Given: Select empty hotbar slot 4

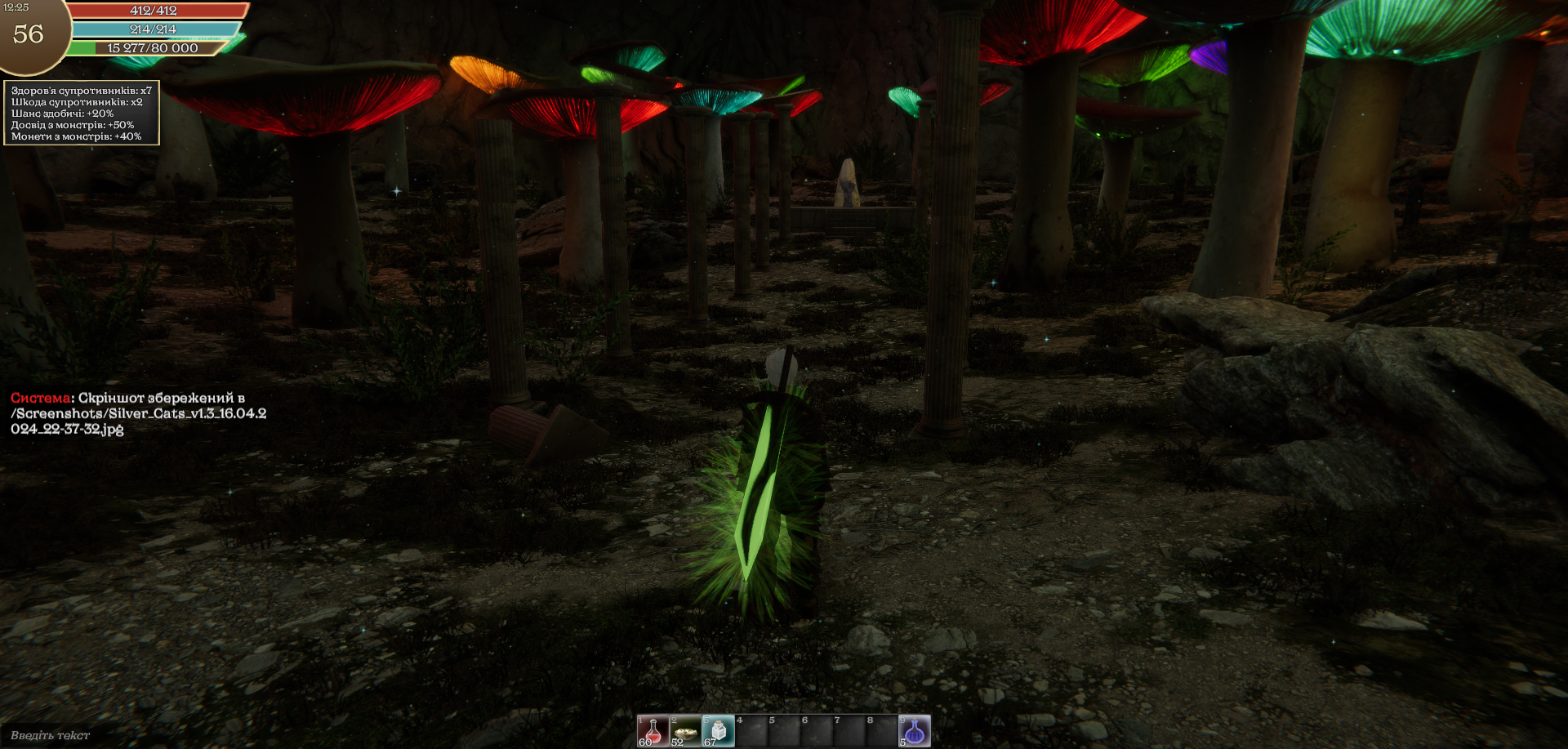Looking at the screenshot, I should (751, 730).
